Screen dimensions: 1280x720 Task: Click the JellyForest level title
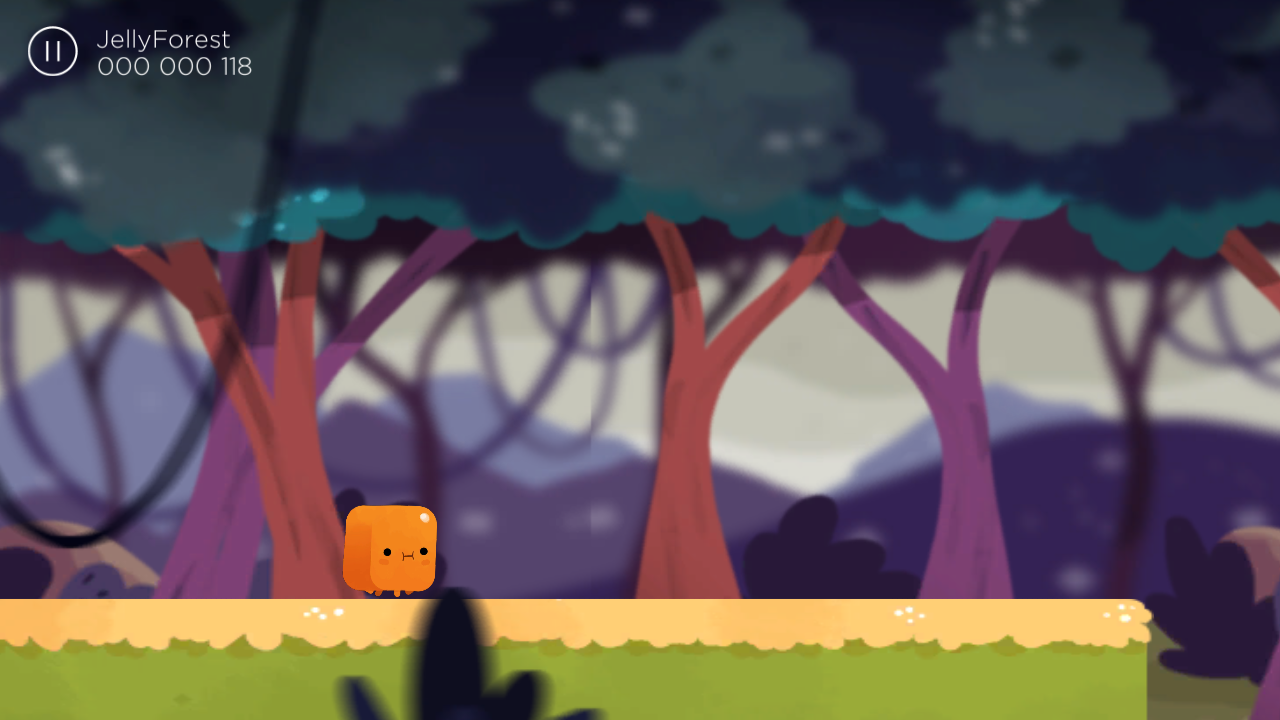point(162,40)
